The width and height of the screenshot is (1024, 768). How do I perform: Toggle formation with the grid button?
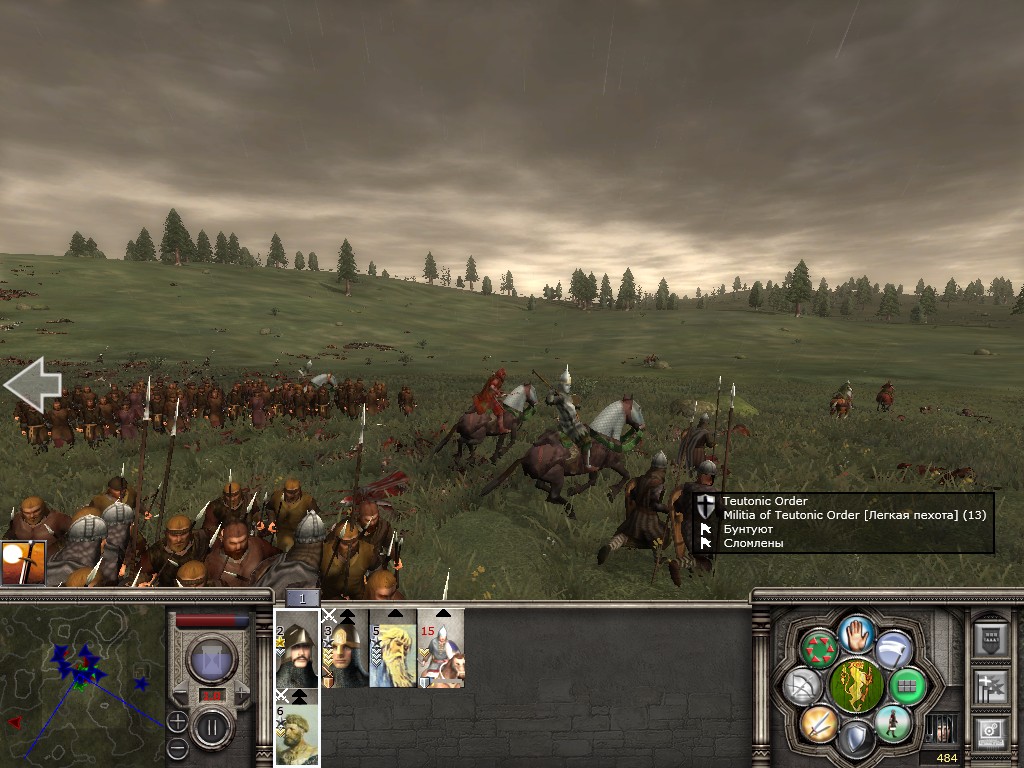coord(907,687)
